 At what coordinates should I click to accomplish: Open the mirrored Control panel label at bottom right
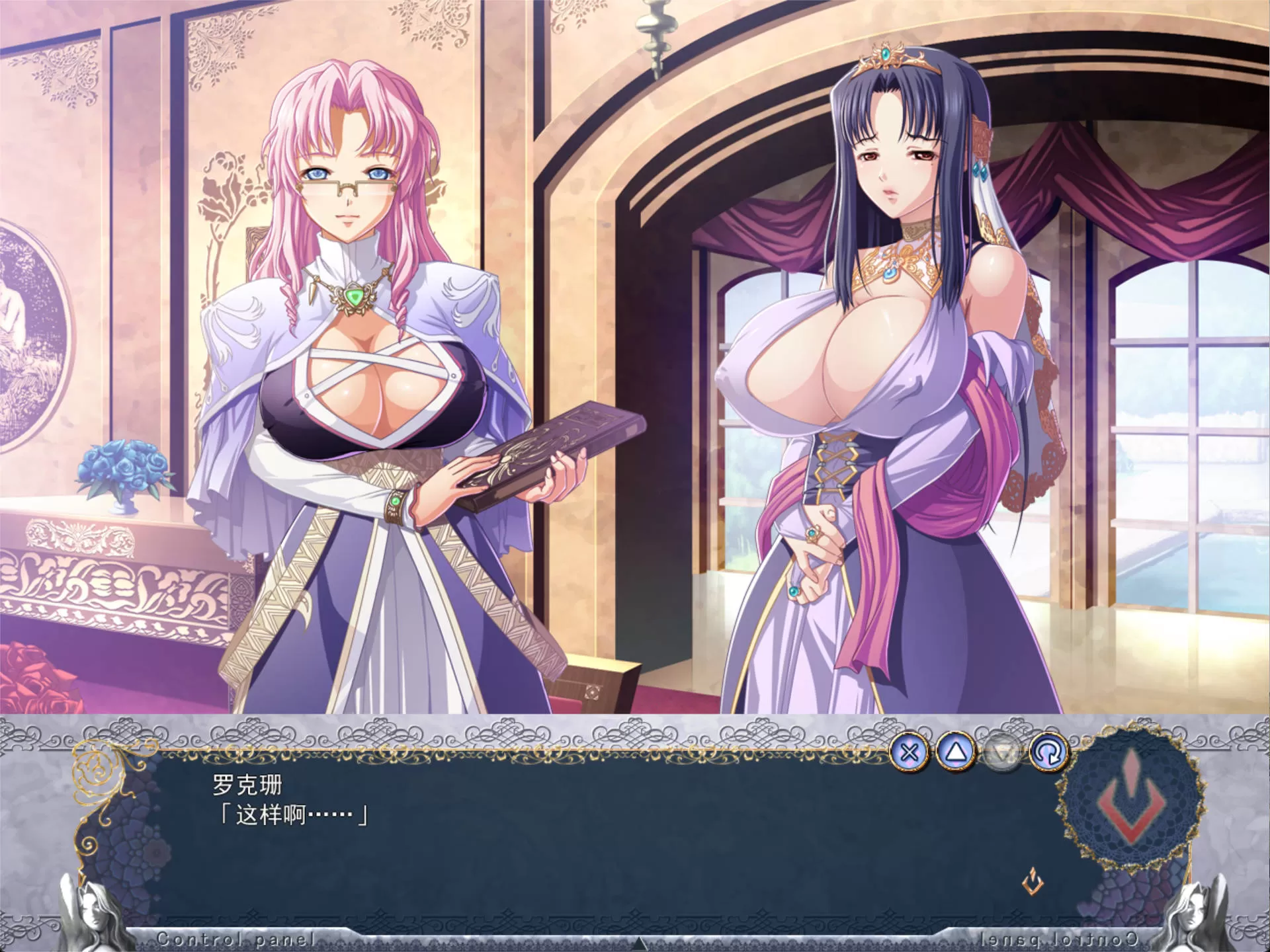click(x=1058, y=939)
